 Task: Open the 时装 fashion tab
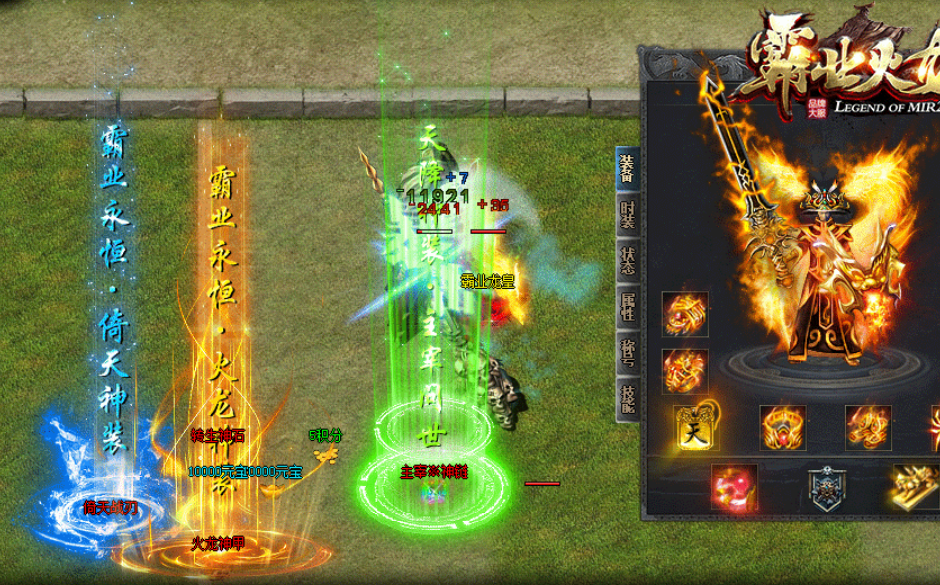click(626, 215)
